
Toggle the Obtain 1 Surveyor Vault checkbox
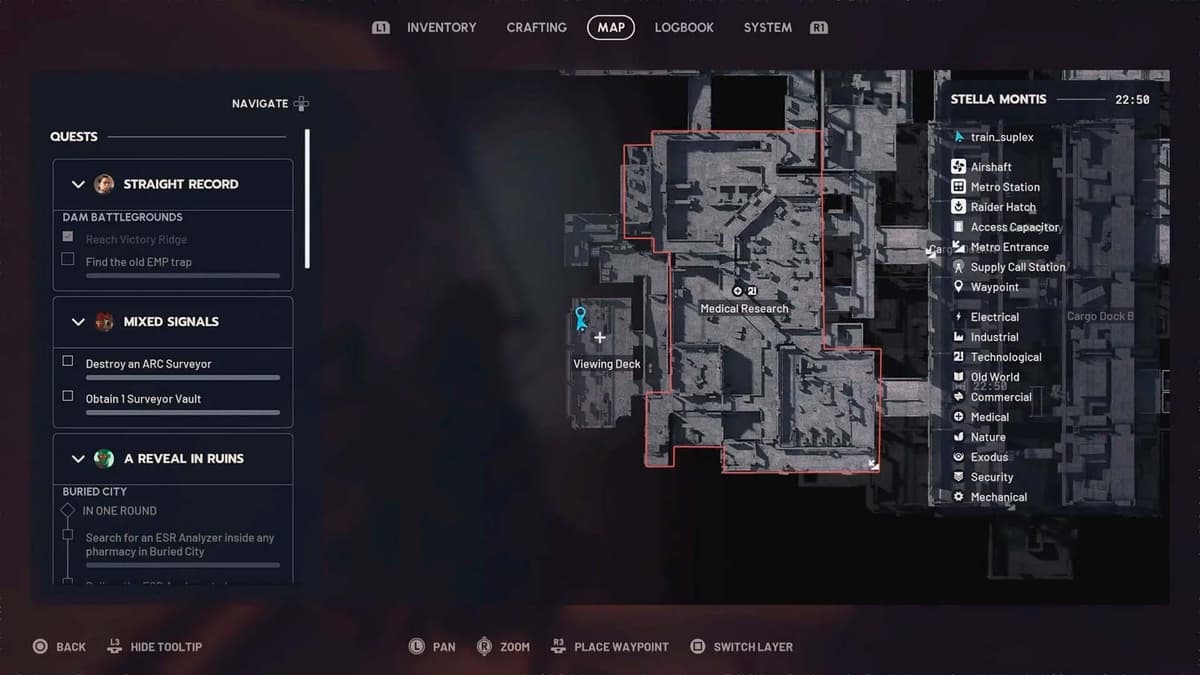[x=68, y=397]
